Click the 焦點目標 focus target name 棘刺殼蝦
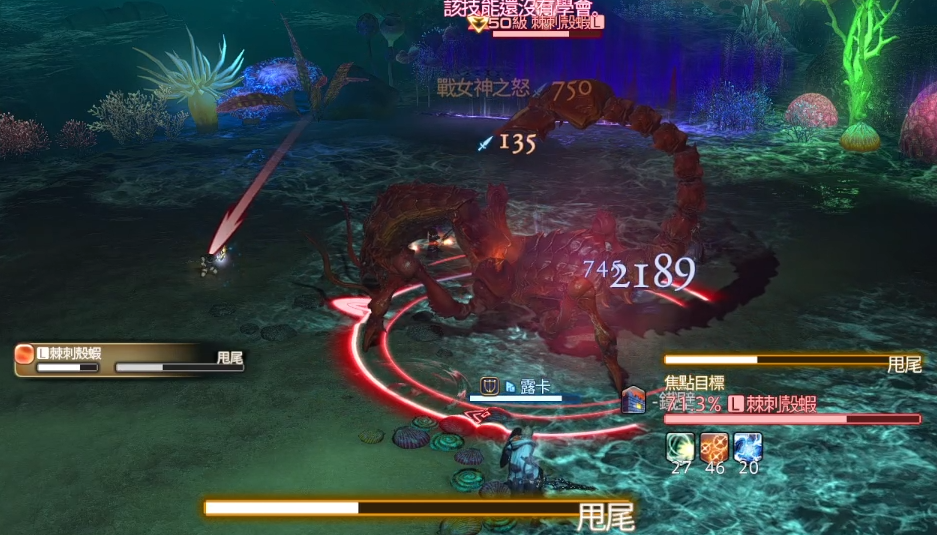 pos(780,404)
